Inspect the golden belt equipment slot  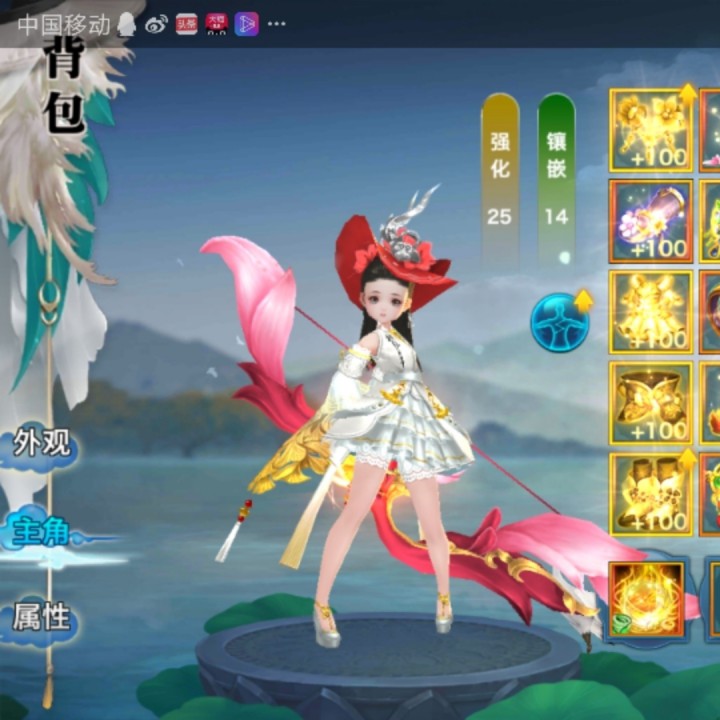click(x=651, y=403)
